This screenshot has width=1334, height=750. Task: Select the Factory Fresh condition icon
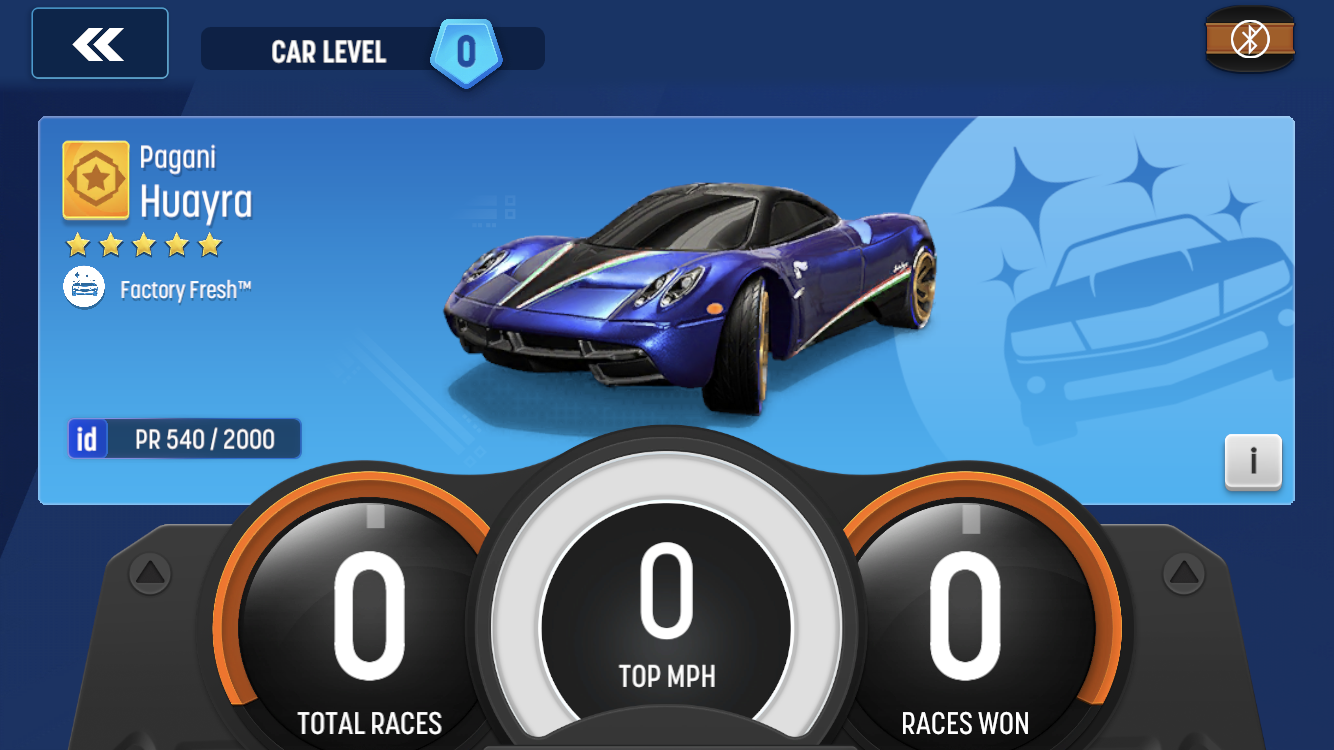[84, 288]
